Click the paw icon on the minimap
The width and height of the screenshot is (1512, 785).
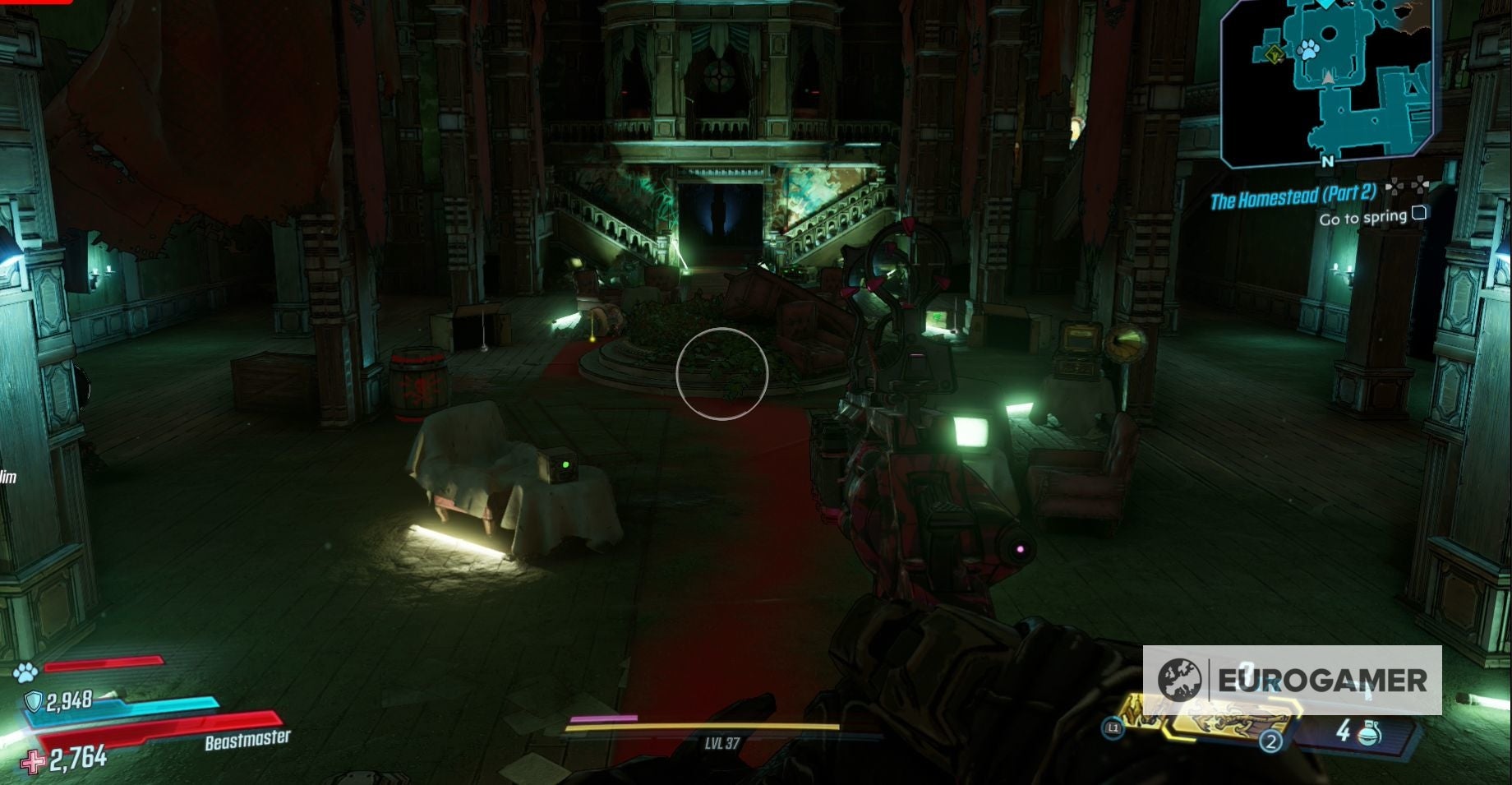(x=1307, y=49)
